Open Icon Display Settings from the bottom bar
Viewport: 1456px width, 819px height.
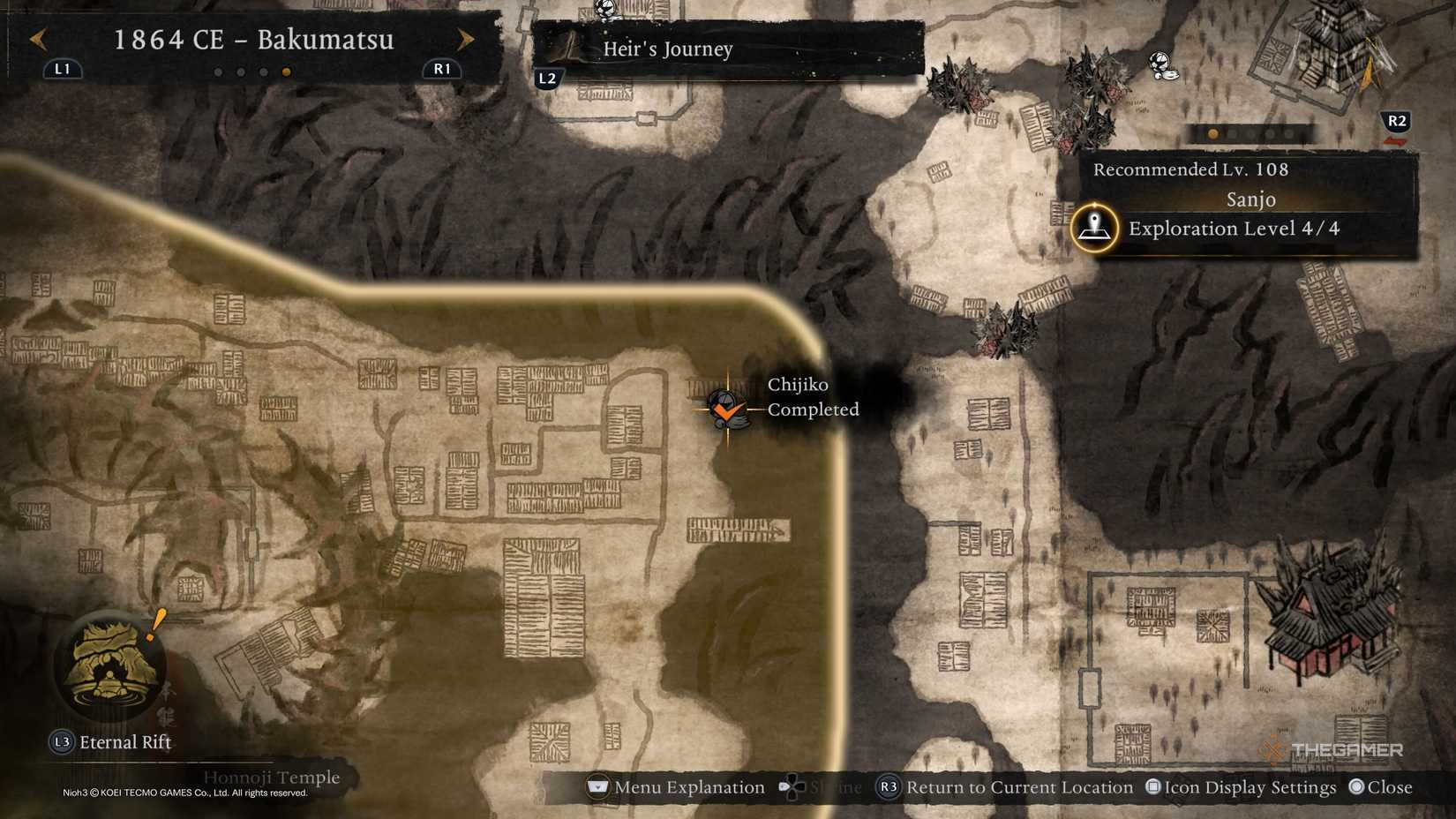click(1235, 786)
